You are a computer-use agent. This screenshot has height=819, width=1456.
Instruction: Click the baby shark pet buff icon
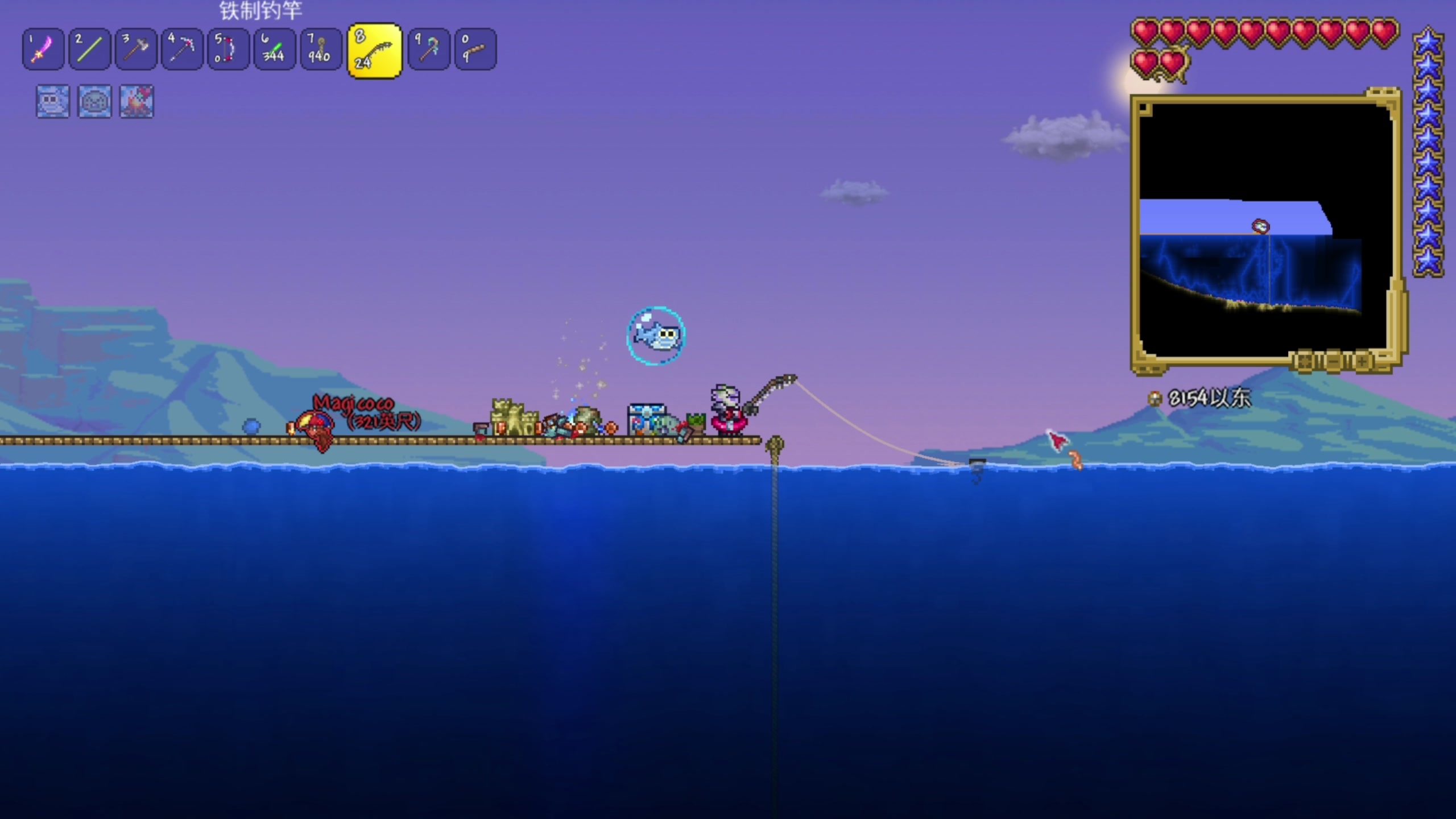pyautogui.click(x=53, y=102)
